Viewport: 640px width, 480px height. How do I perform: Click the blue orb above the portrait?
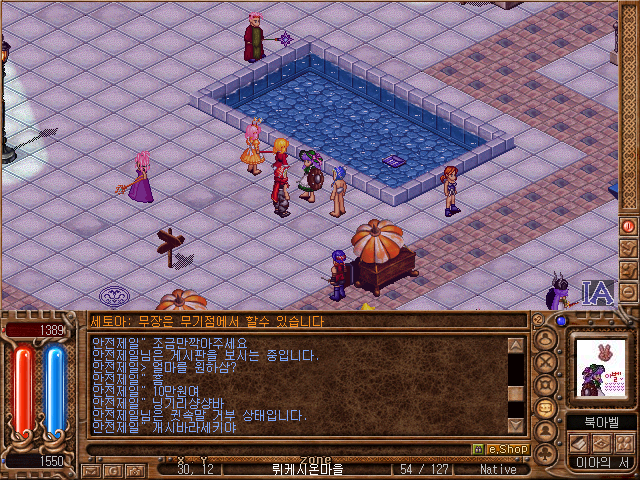561,321
